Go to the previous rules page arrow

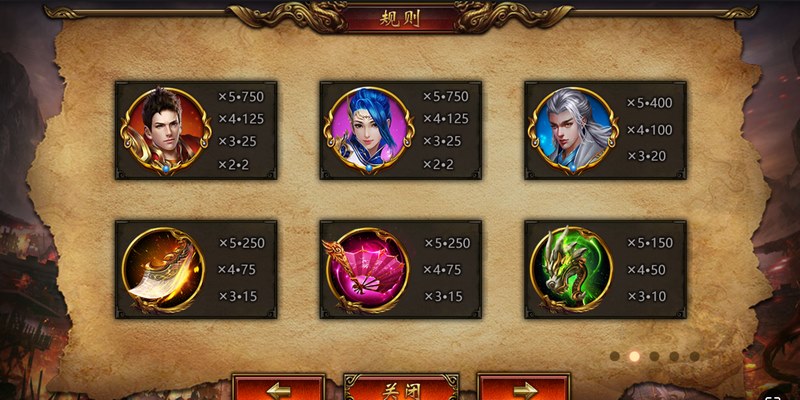pos(279,388)
